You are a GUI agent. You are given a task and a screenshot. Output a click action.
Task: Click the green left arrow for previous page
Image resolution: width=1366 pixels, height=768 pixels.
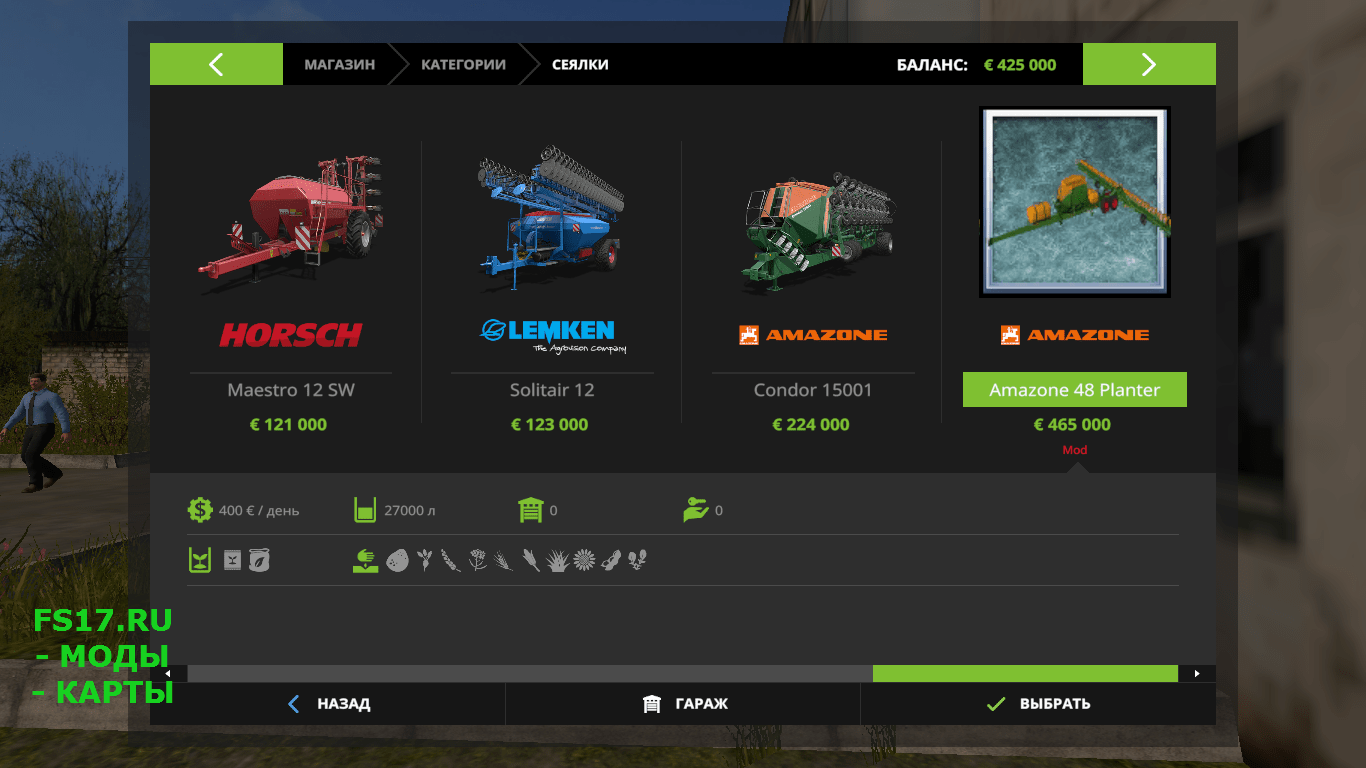pyautogui.click(x=216, y=63)
